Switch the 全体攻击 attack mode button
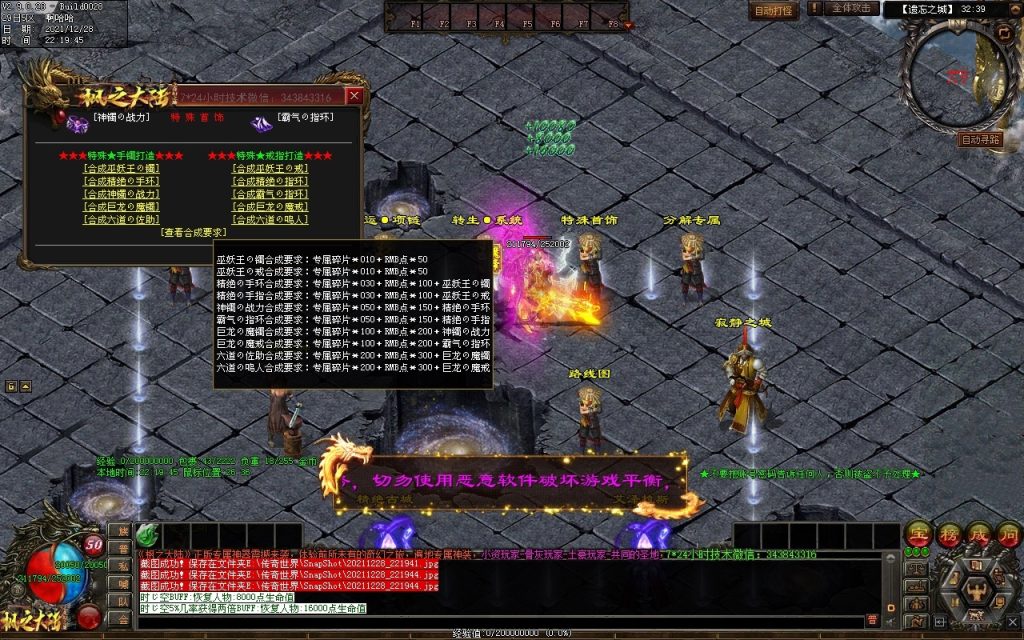 pos(853,8)
